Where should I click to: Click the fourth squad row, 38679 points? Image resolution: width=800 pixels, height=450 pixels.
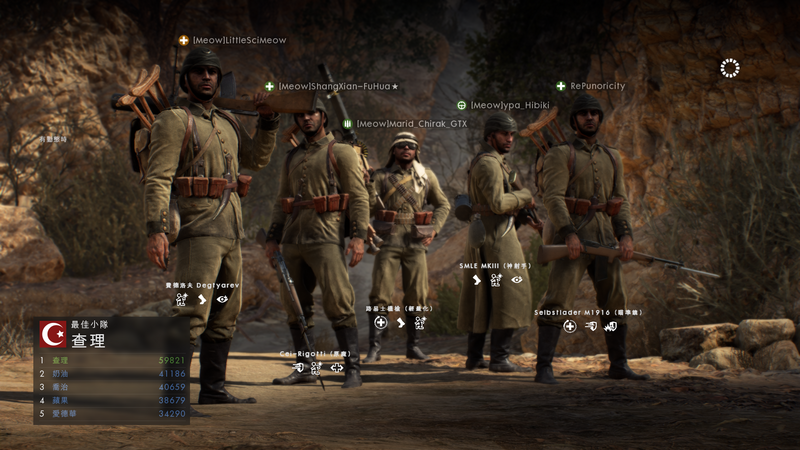pyautogui.click(x=112, y=400)
